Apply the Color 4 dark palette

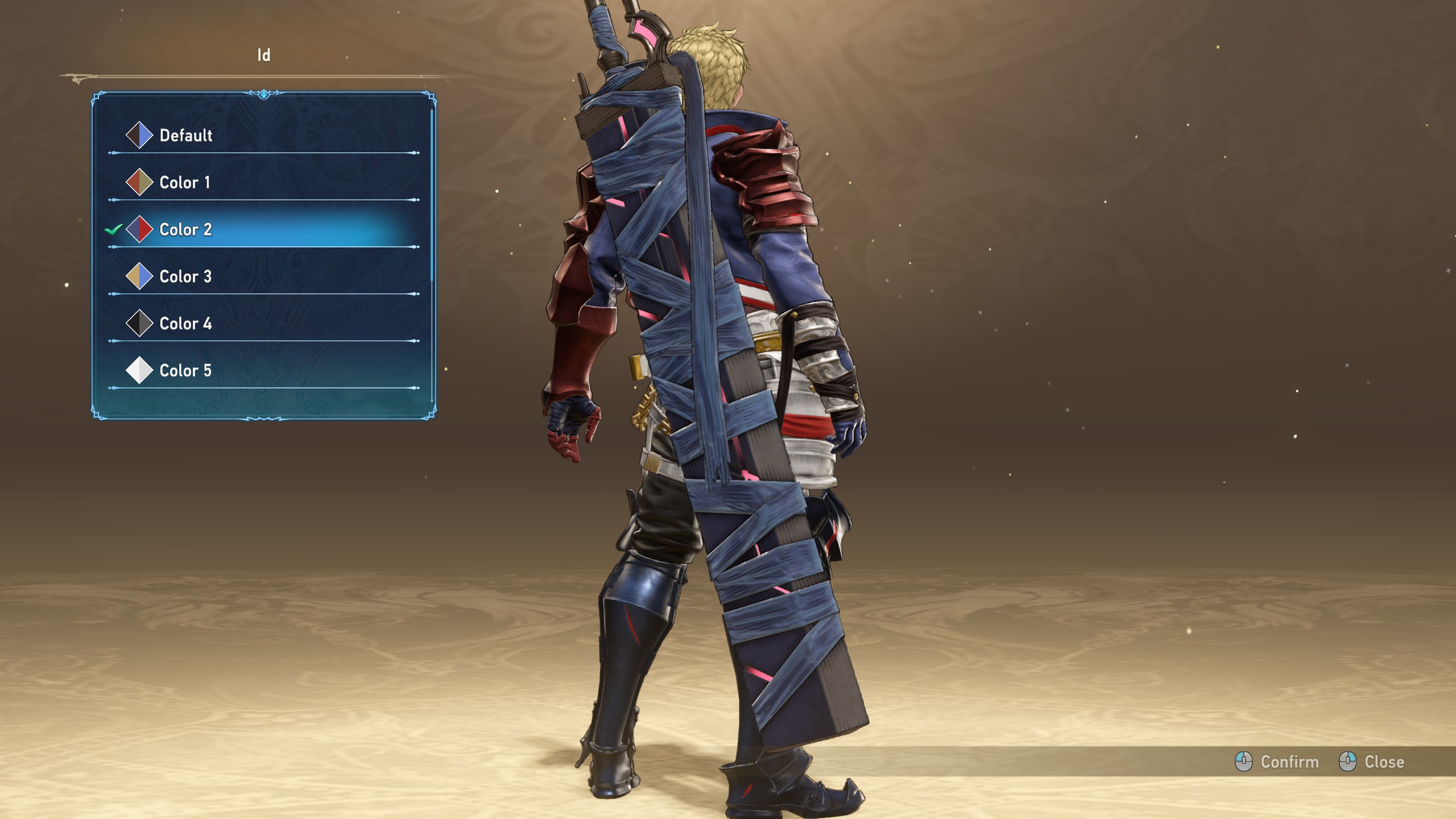[185, 324]
